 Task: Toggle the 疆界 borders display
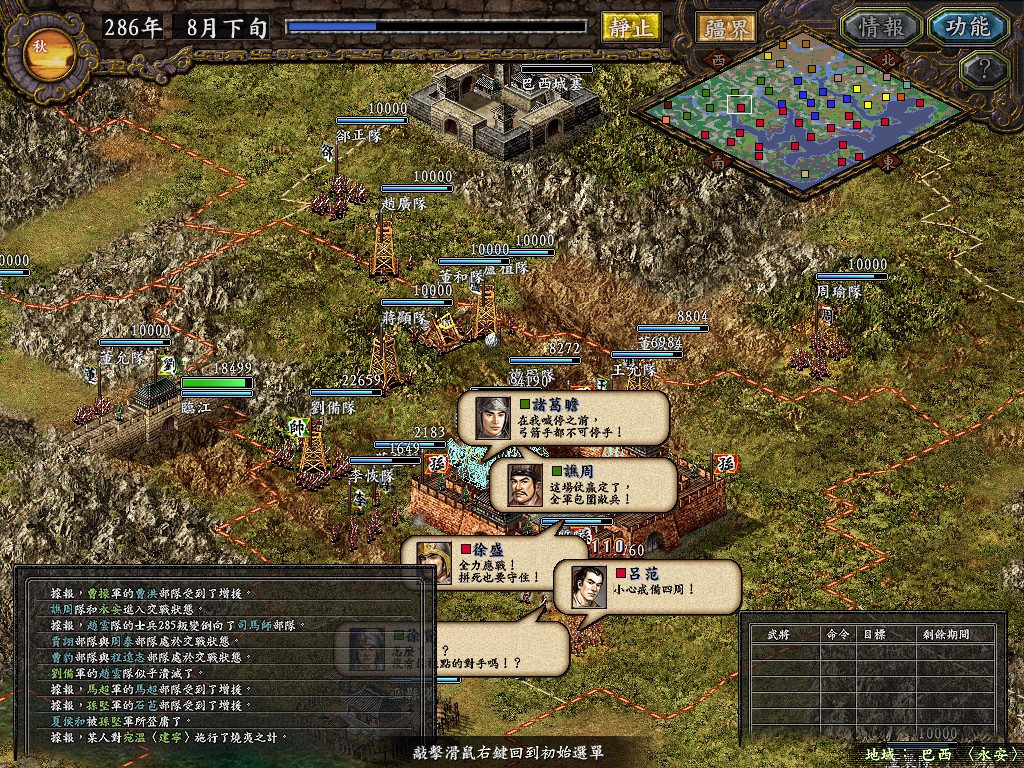(727, 27)
